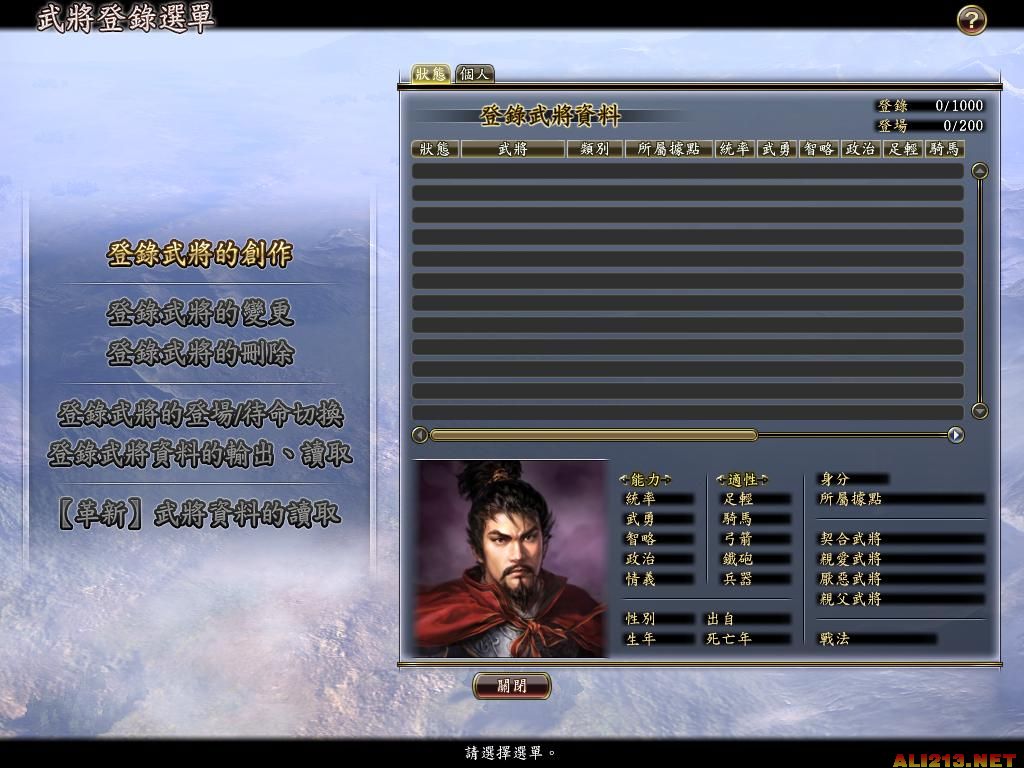The image size is (1024, 768).
Task: Open 登錄武將的變更 menu option
Action: (x=200, y=314)
